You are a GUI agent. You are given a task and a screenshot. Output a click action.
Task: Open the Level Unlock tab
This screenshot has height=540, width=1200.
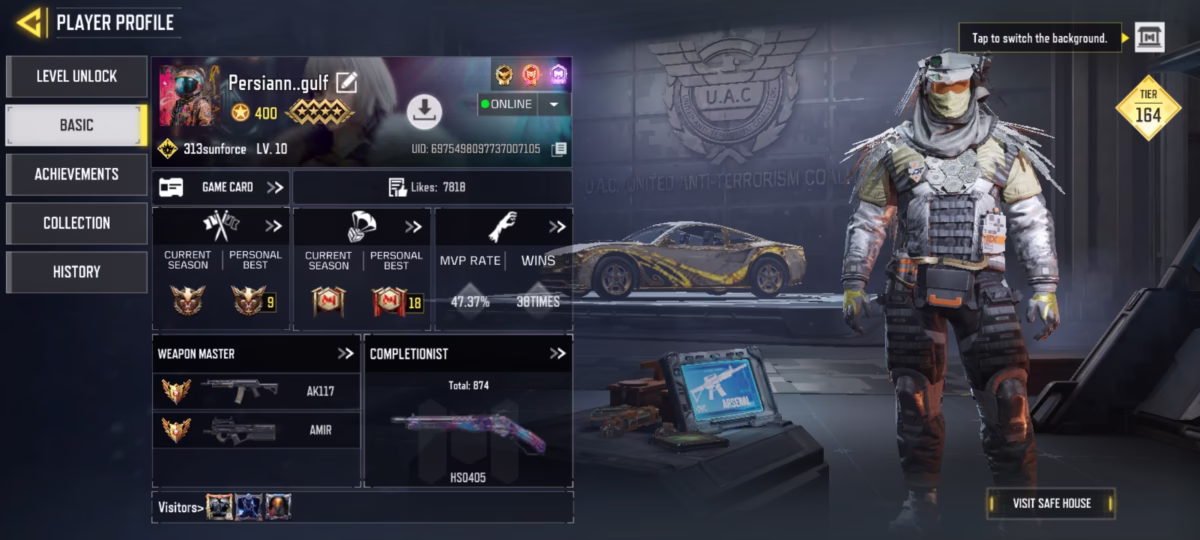77,76
